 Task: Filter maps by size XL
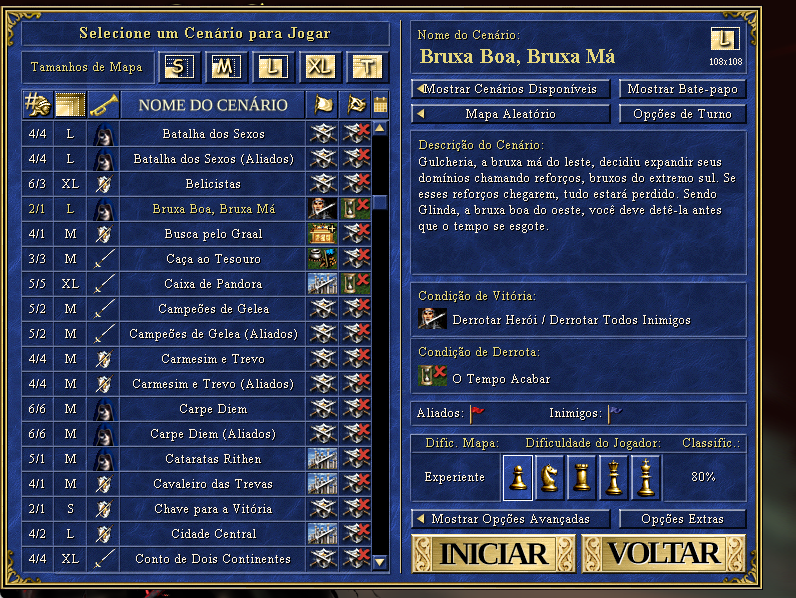319,68
